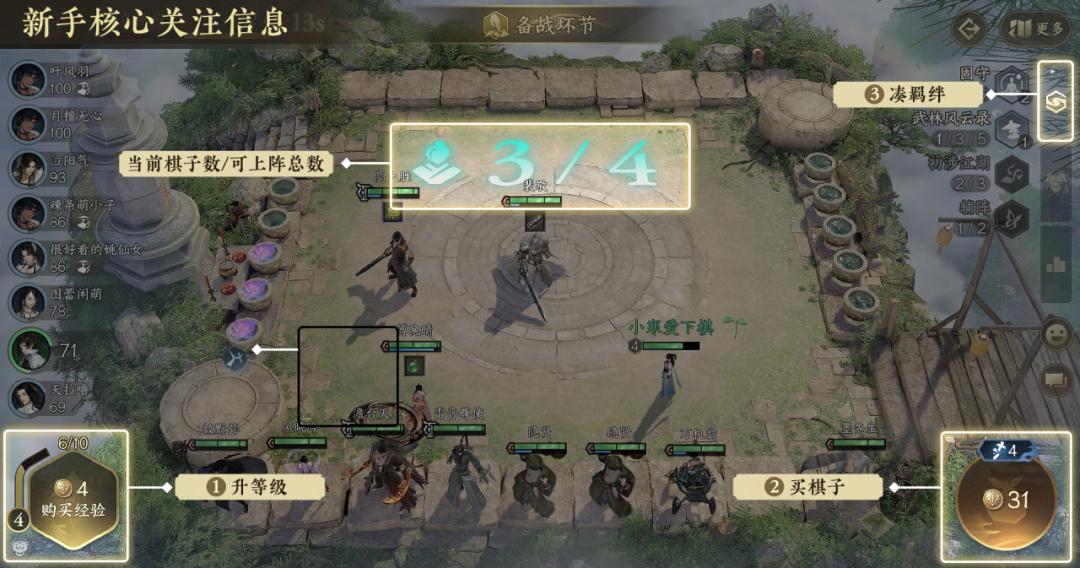View player 很好看的姚仙女 in the ranking list

(29, 257)
